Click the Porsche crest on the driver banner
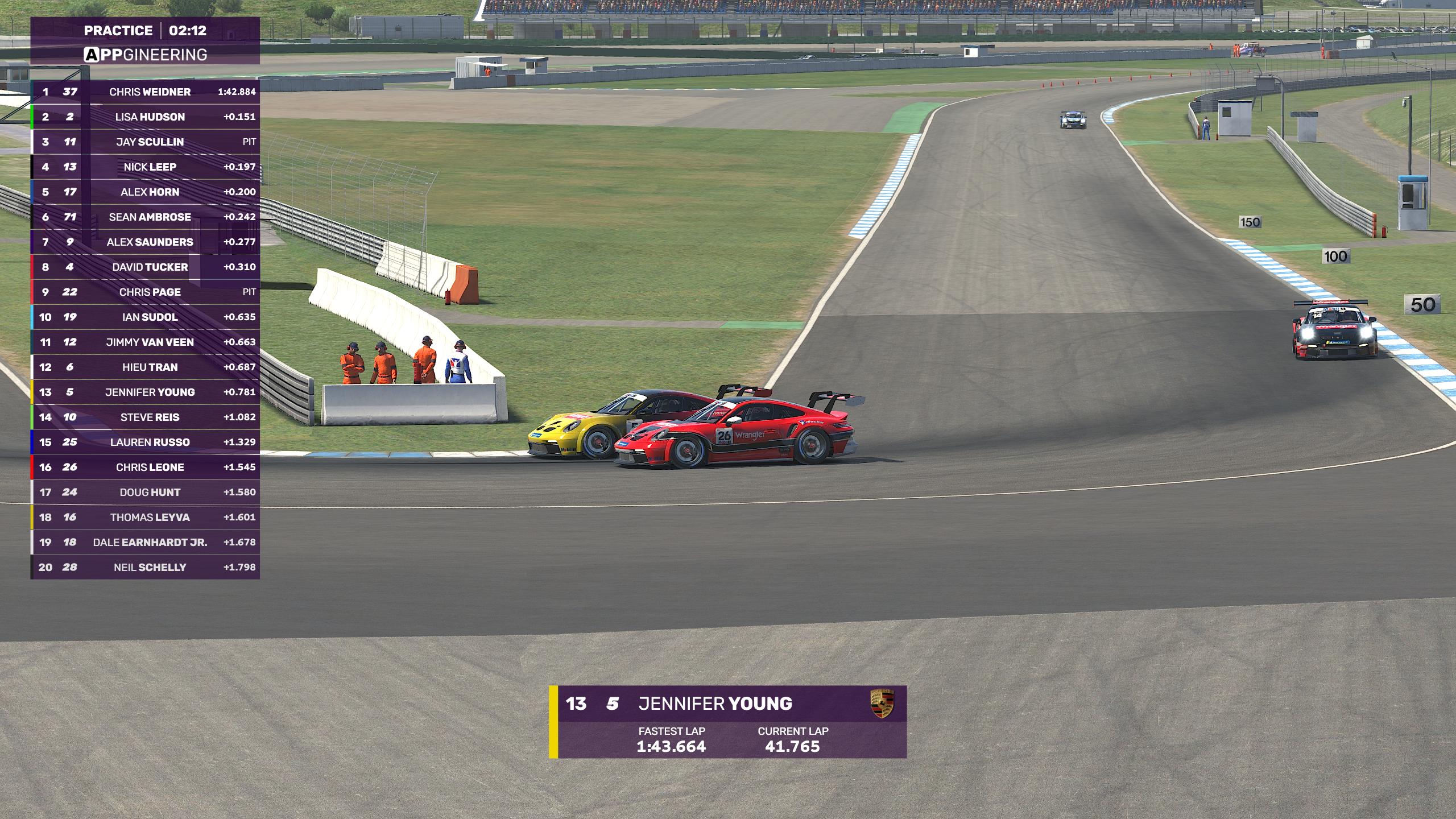Image resolution: width=1456 pixels, height=819 pixels. click(882, 704)
